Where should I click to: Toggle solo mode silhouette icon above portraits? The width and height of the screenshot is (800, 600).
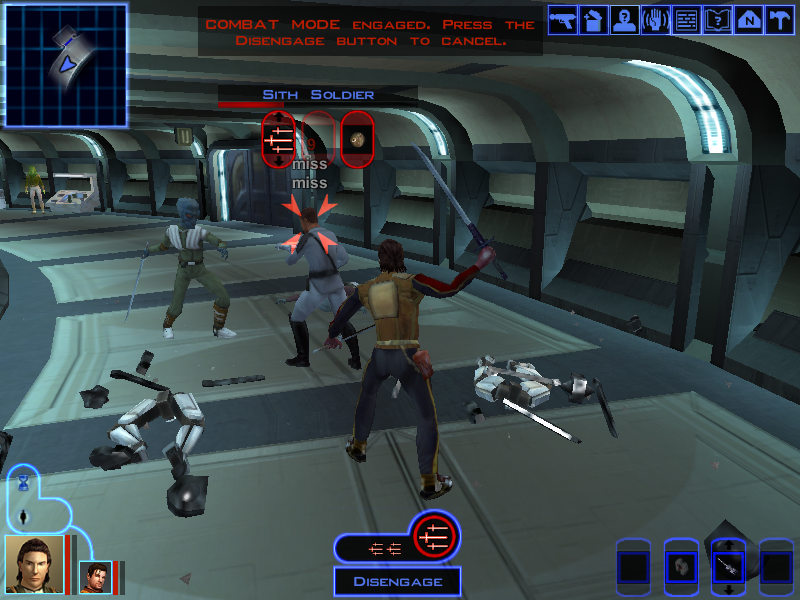pyautogui.click(x=24, y=517)
